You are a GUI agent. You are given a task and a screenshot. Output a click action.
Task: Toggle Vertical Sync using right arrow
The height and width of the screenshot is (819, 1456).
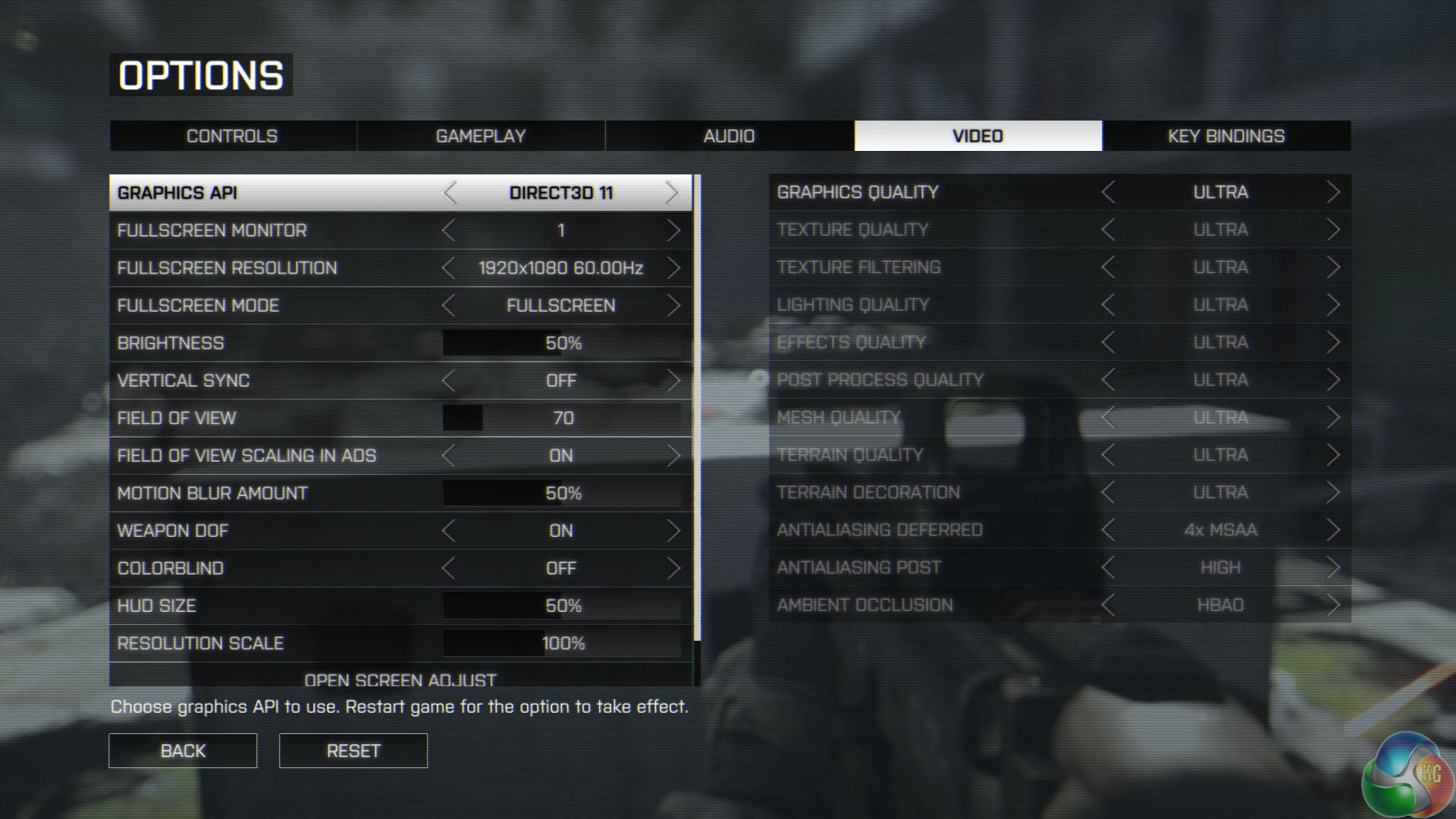click(673, 381)
